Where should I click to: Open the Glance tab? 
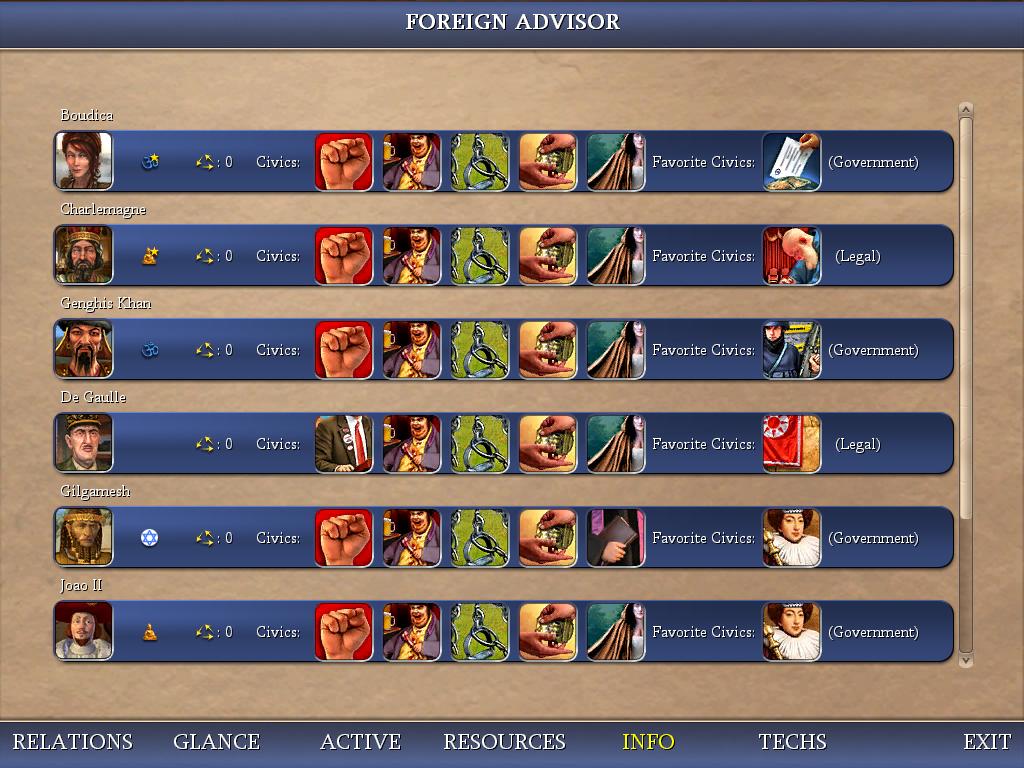[216, 742]
